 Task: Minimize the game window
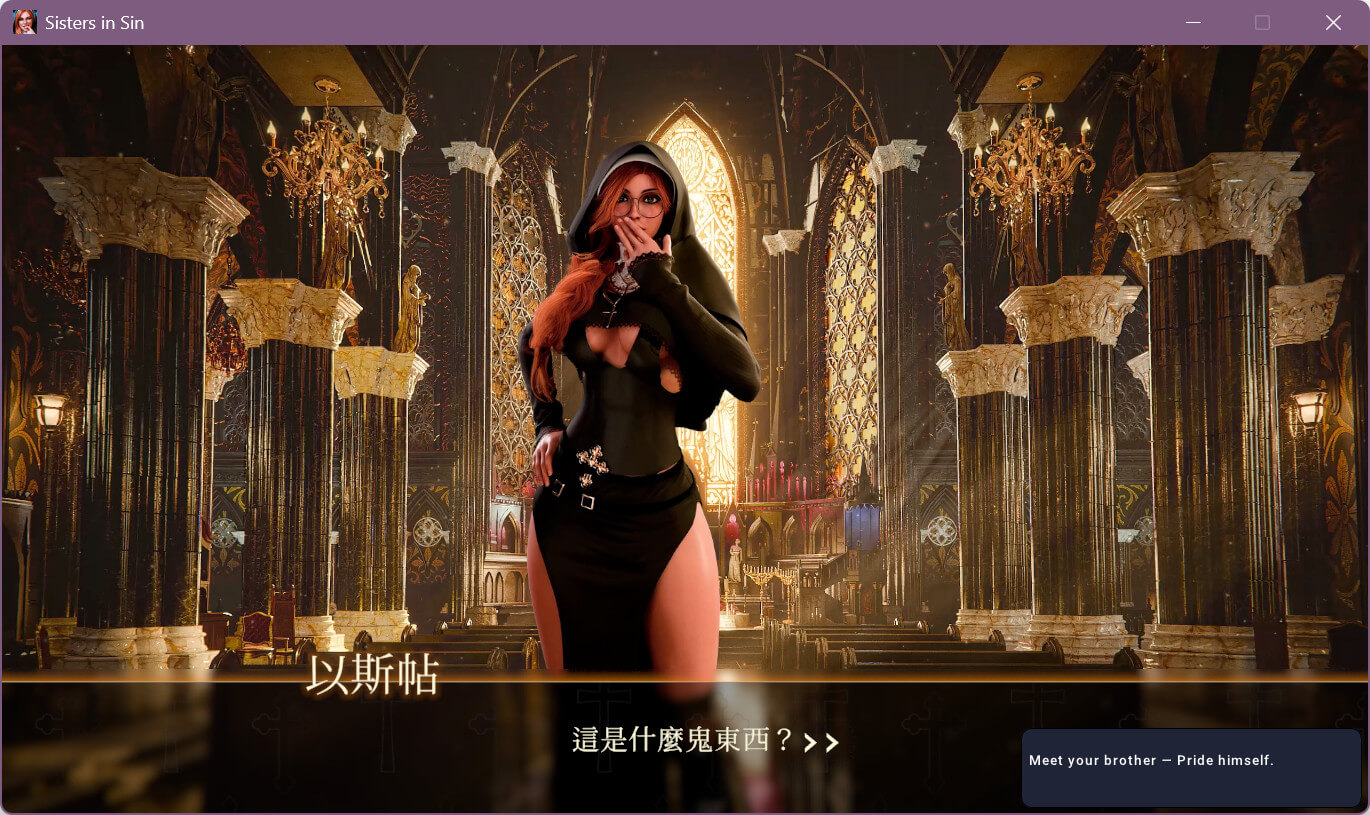pos(1191,22)
